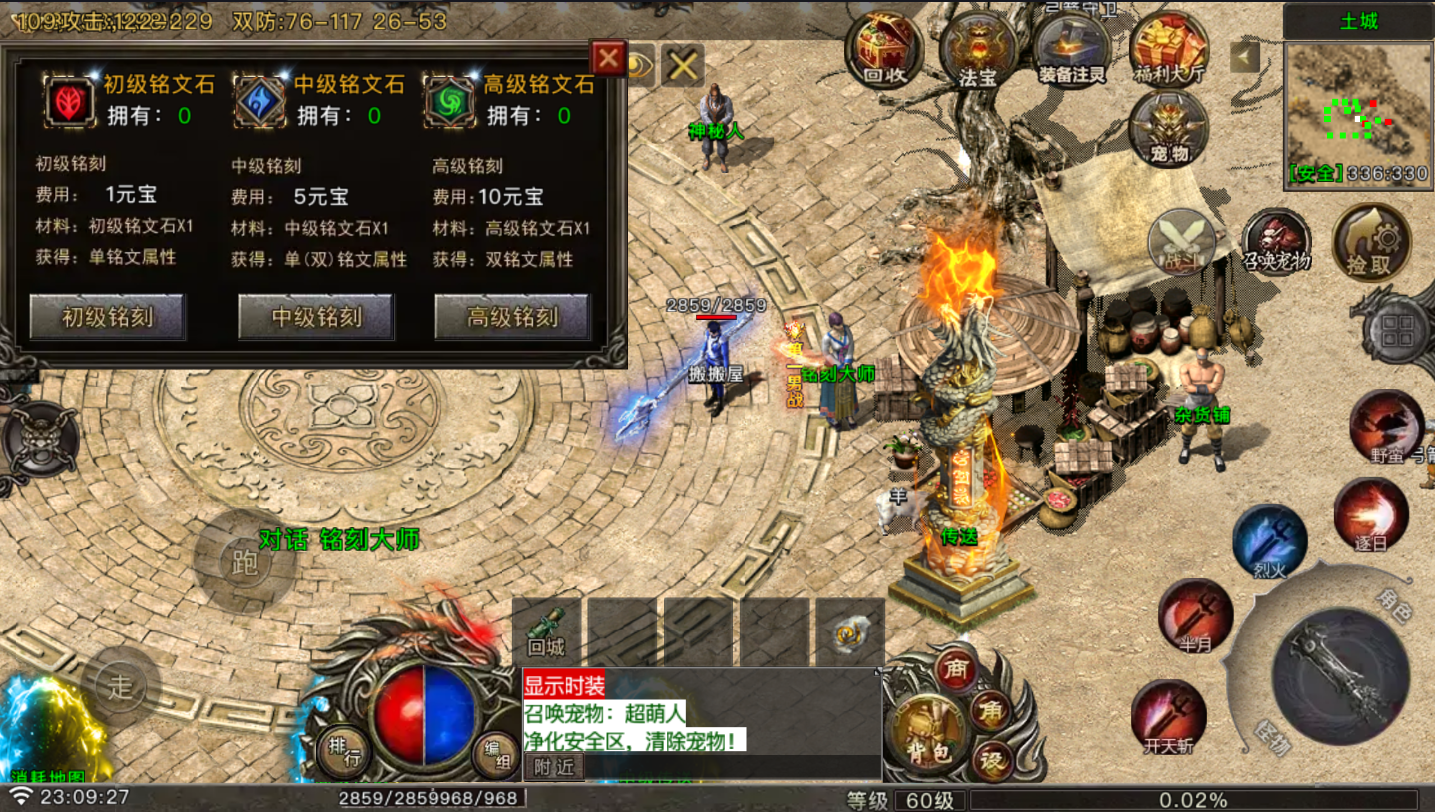The height and width of the screenshot is (812, 1435).
Task: Choose the 中级铭刻 button
Action: [316, 318]
